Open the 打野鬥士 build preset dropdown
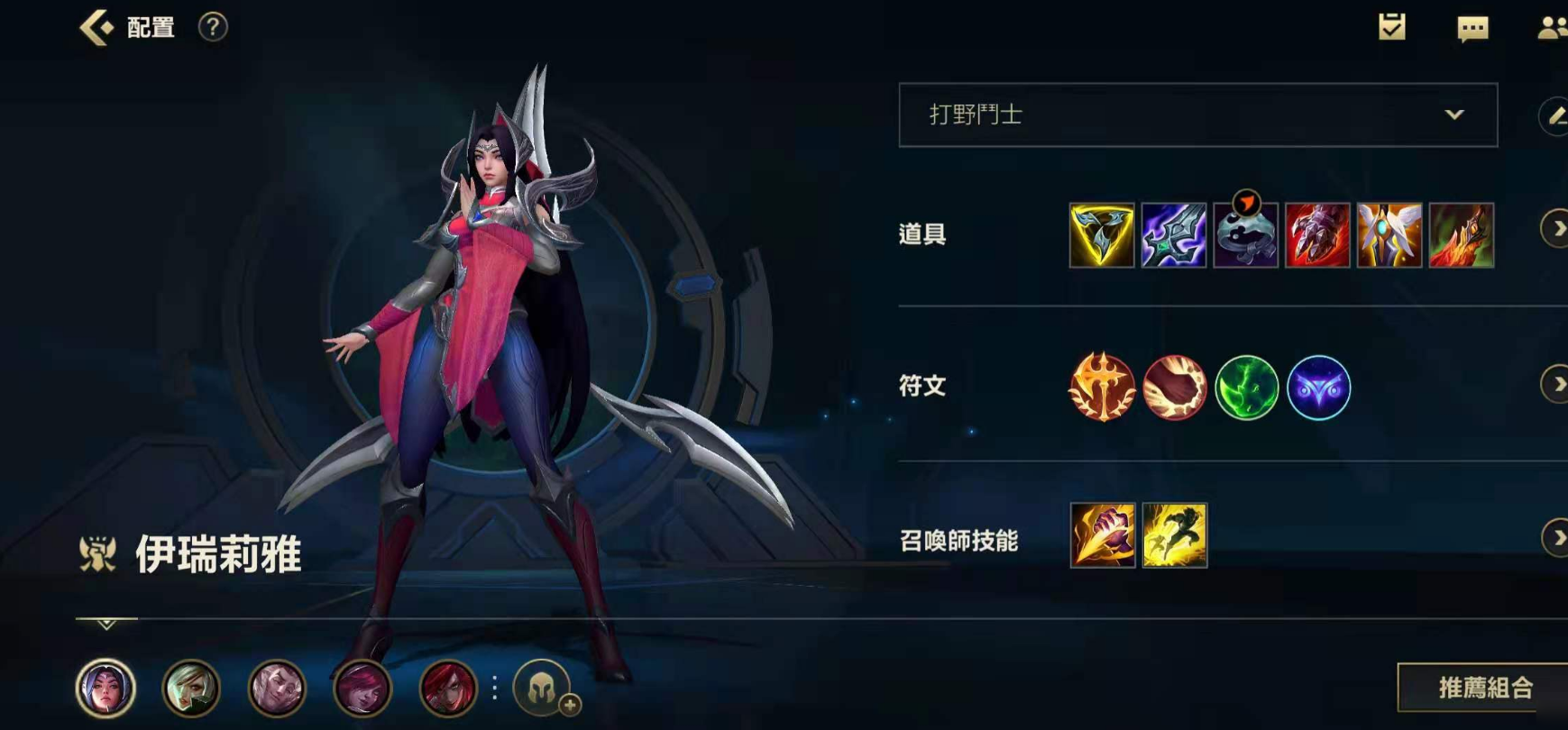1568x730 pixels. (1198, 114)
